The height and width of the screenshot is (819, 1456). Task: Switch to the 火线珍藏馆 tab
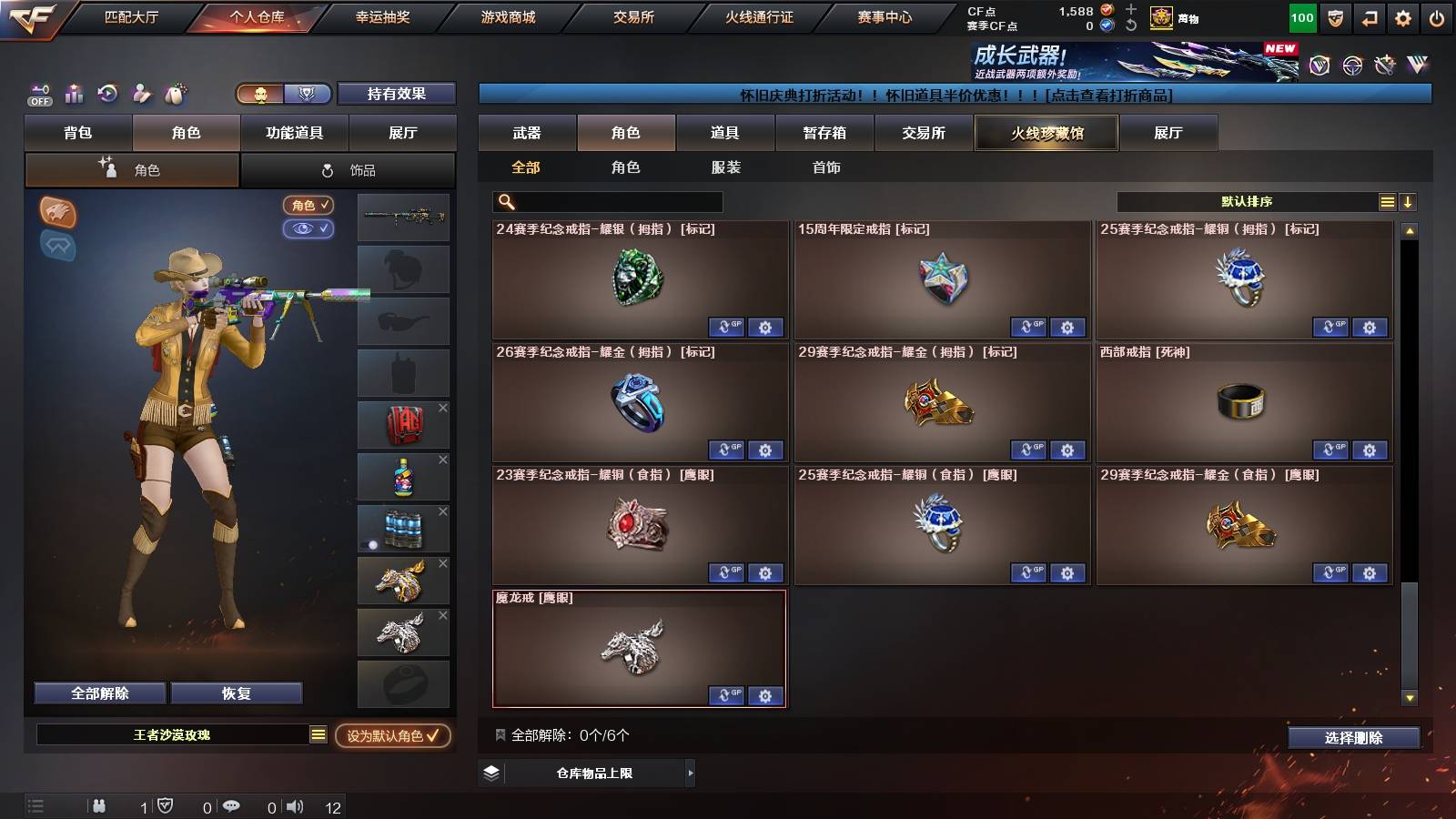click(x=1046, y=133)
